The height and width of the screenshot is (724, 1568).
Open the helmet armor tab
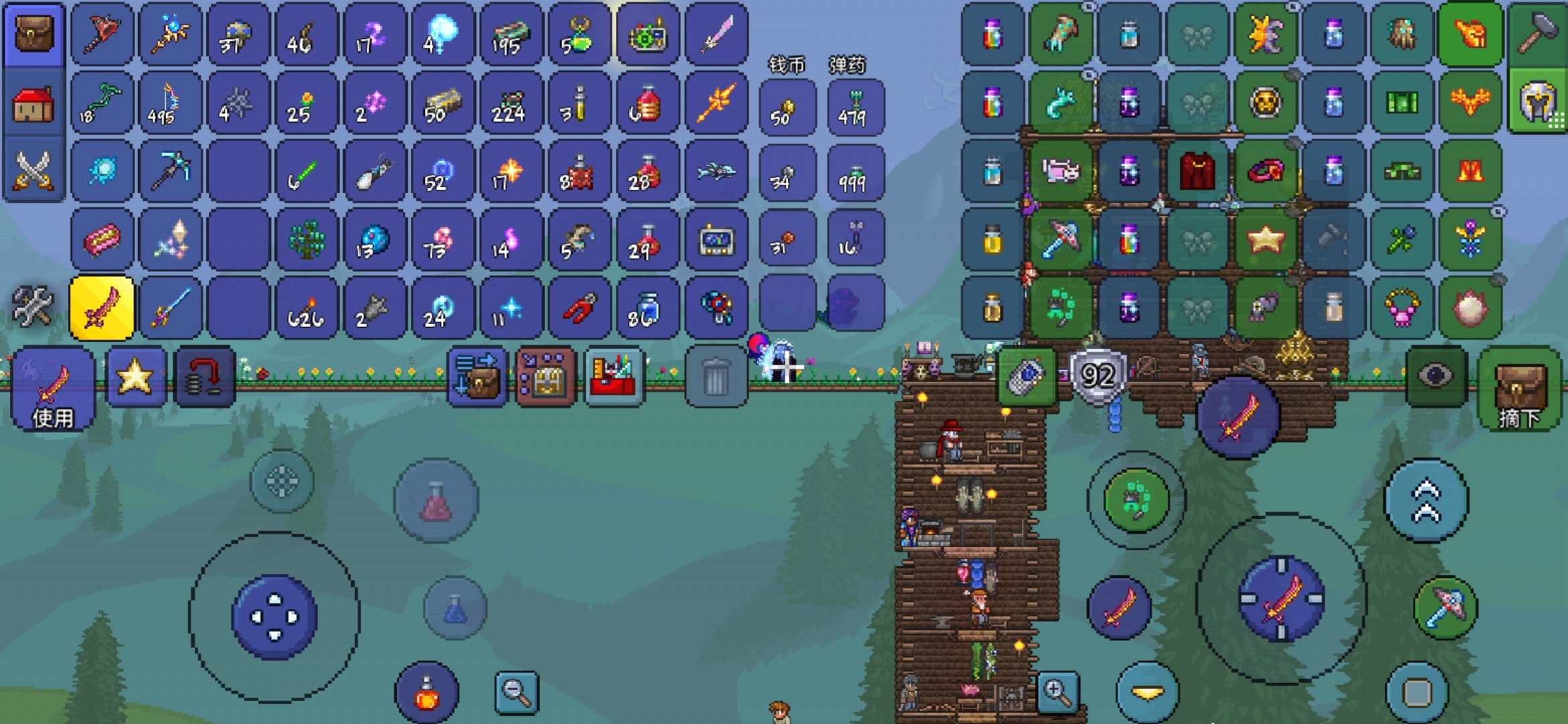point(1538,102)
